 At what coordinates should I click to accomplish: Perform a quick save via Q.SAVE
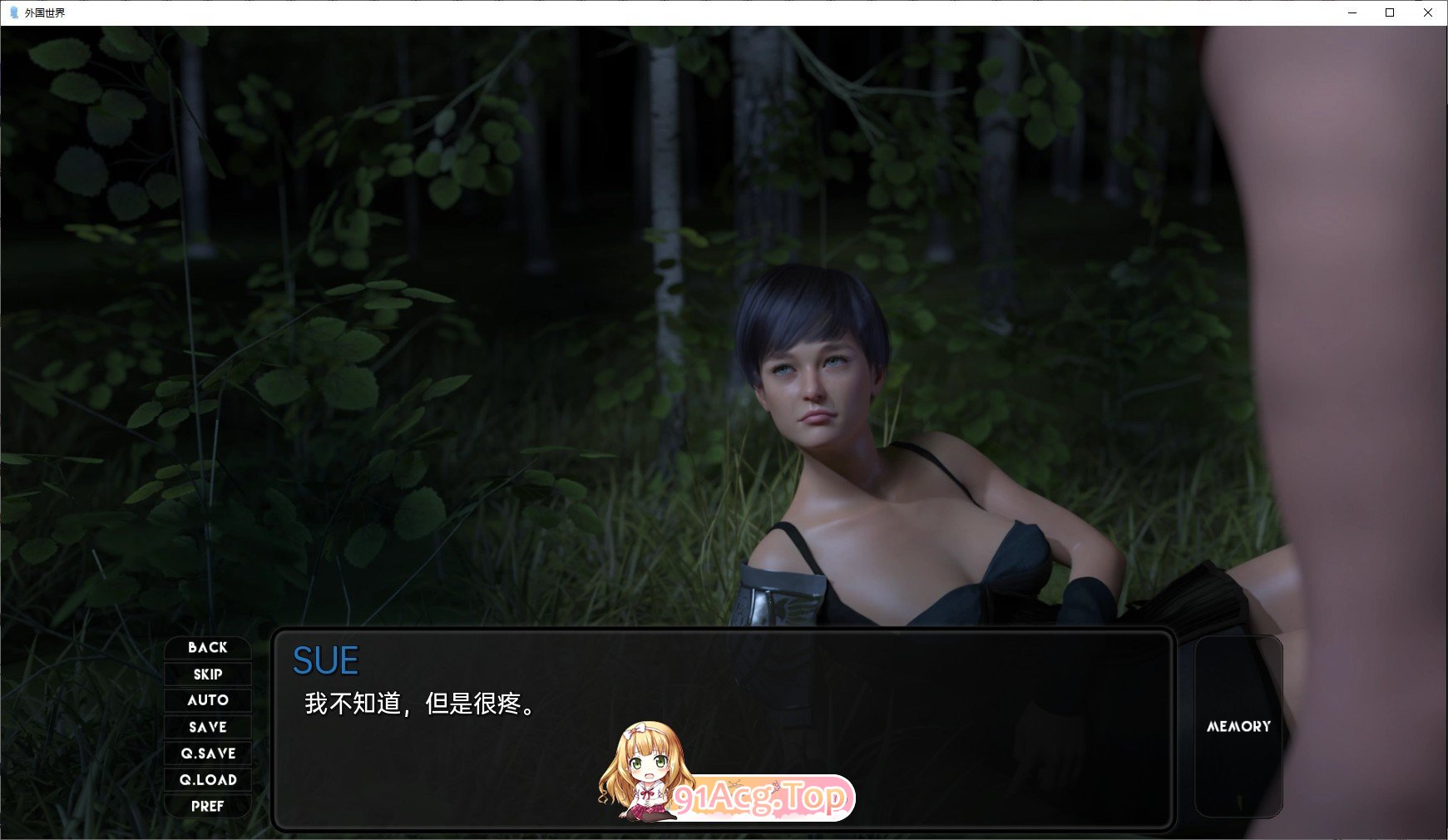[x=207, y=754]
